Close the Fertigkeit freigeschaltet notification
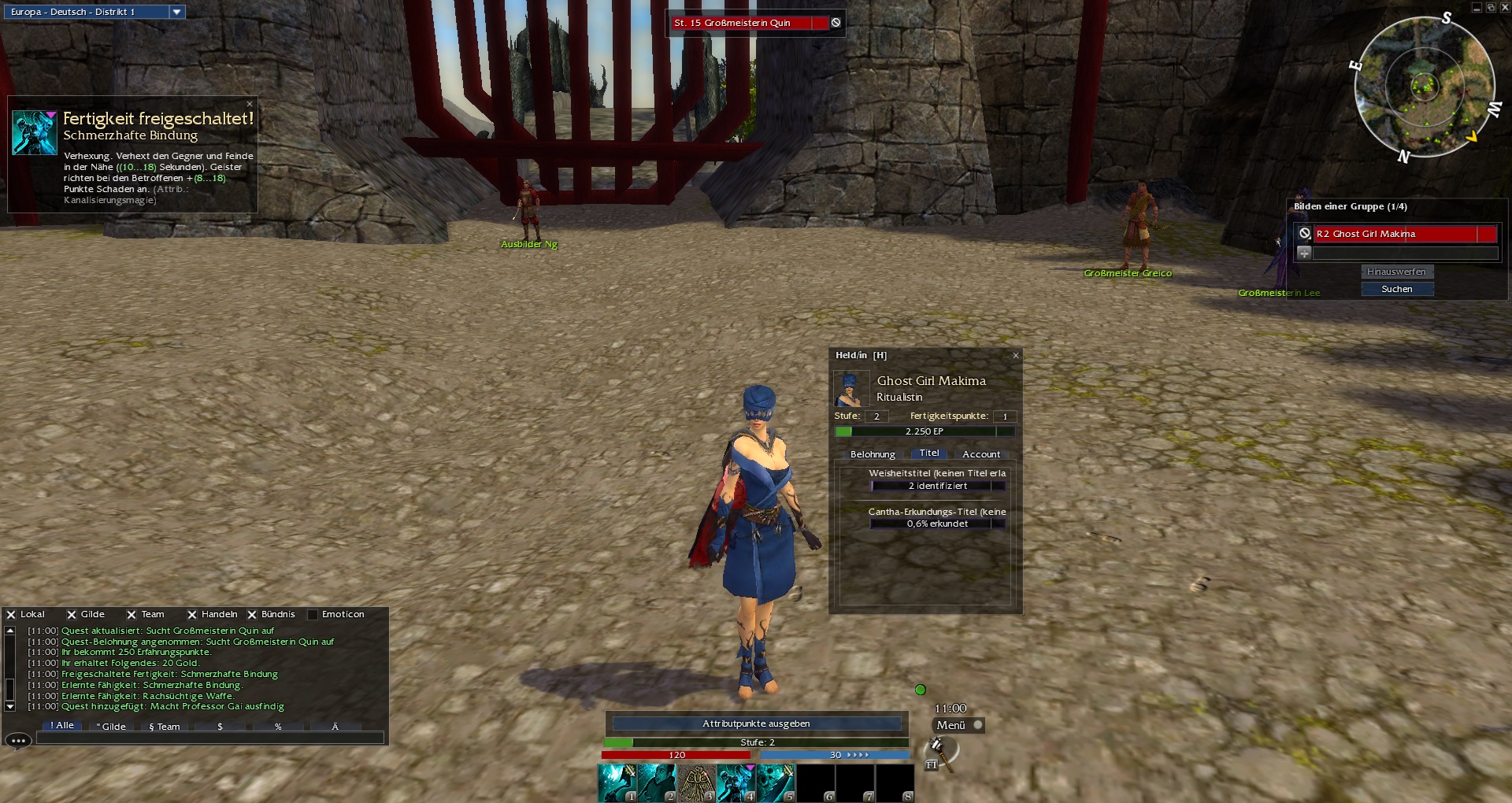This screenshot has height=803, width=1512. (x=250, y=104)
